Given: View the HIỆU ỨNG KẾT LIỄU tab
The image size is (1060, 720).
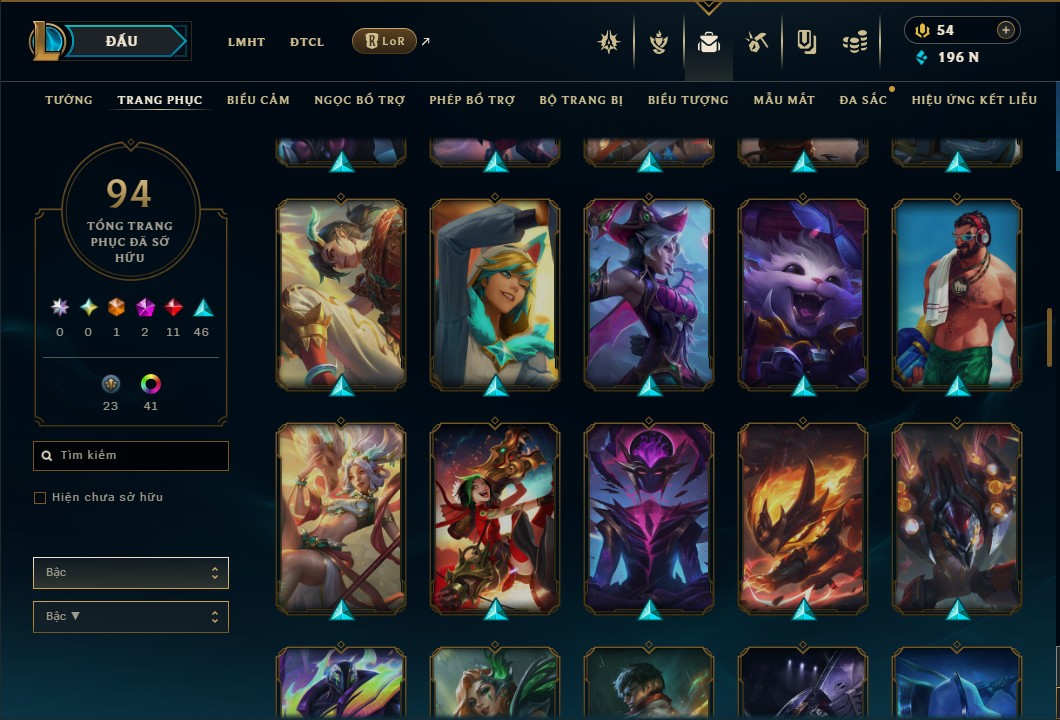Looking at the screenshot, I should (974, 100).
